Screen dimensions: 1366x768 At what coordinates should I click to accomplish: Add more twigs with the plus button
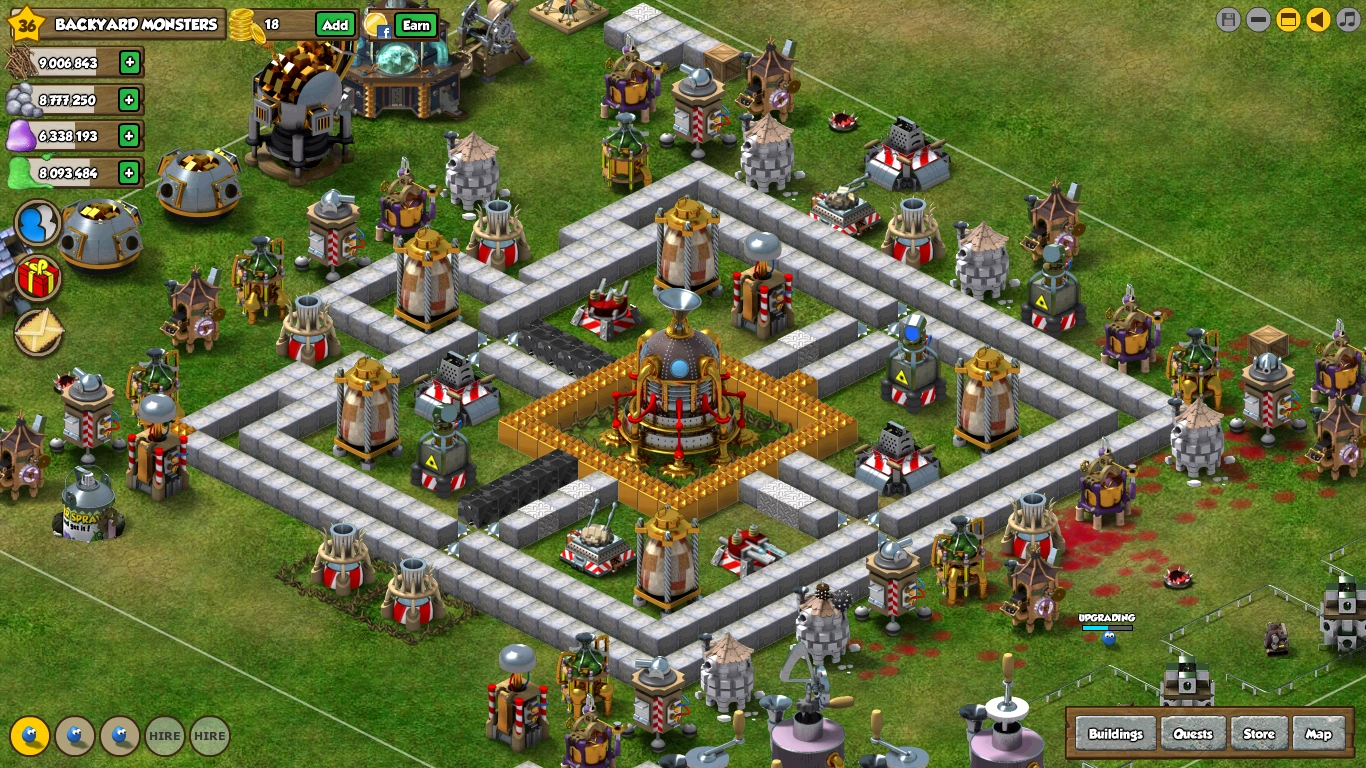(130, 63)
